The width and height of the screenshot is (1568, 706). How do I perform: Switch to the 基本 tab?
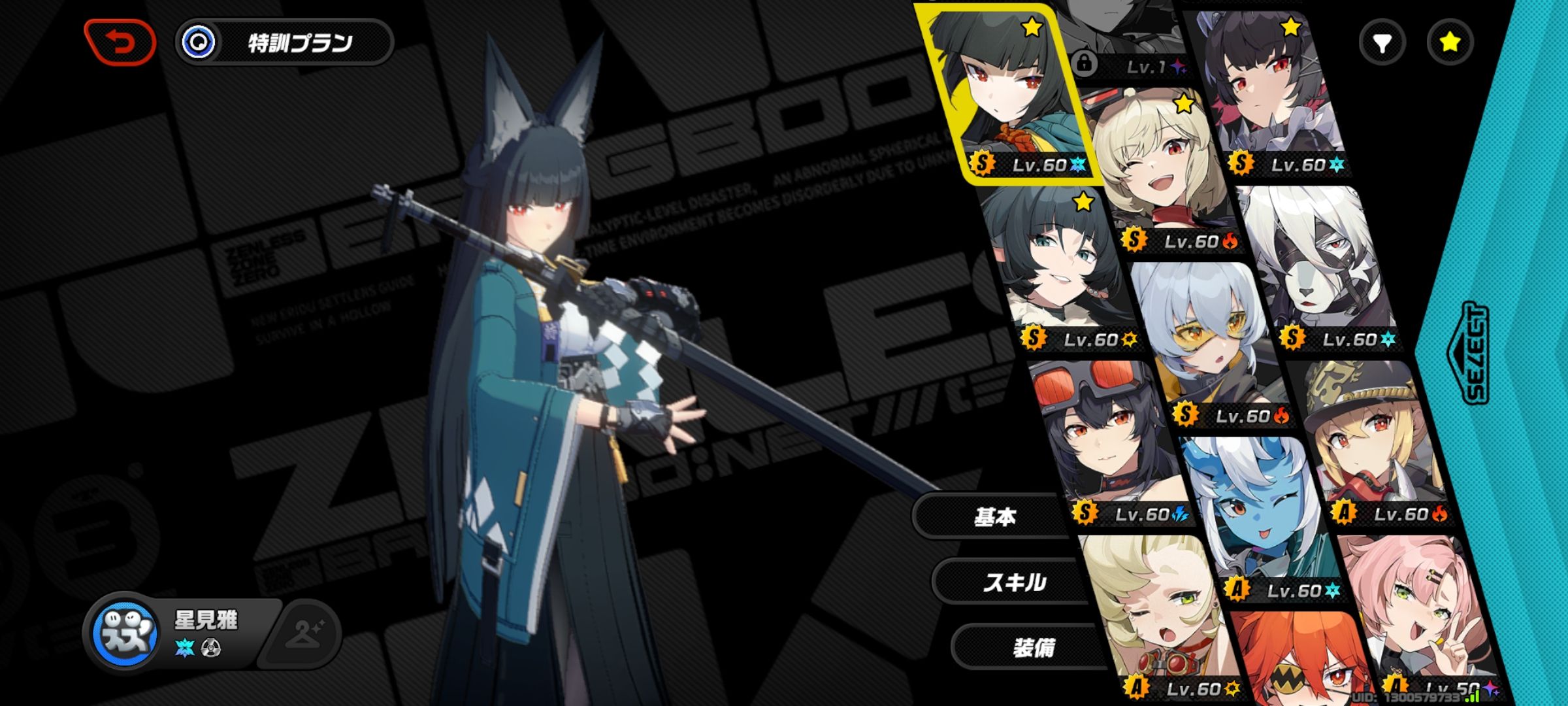(993, 517)
